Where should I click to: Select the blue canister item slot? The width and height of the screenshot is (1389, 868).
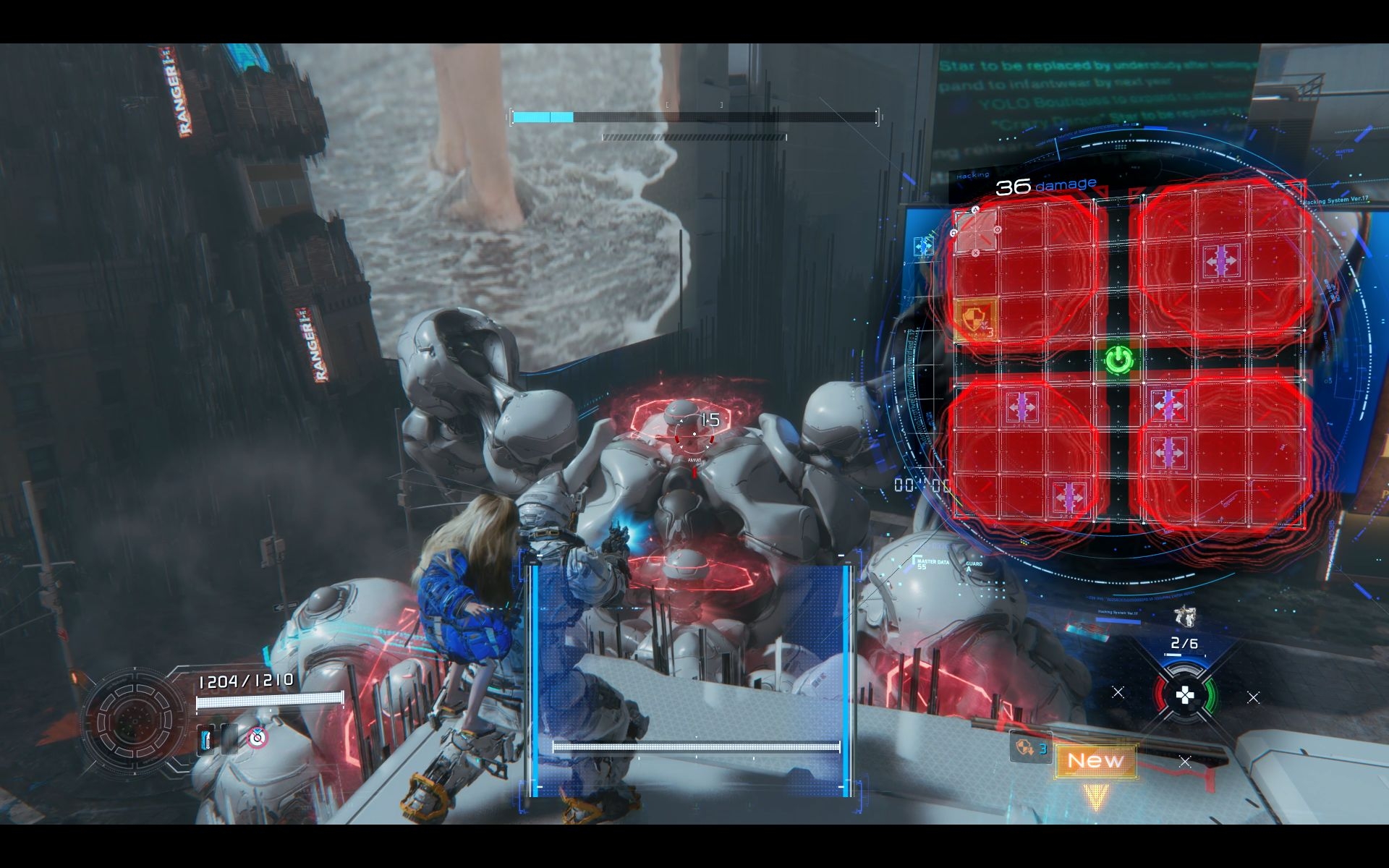pos(207,739)
